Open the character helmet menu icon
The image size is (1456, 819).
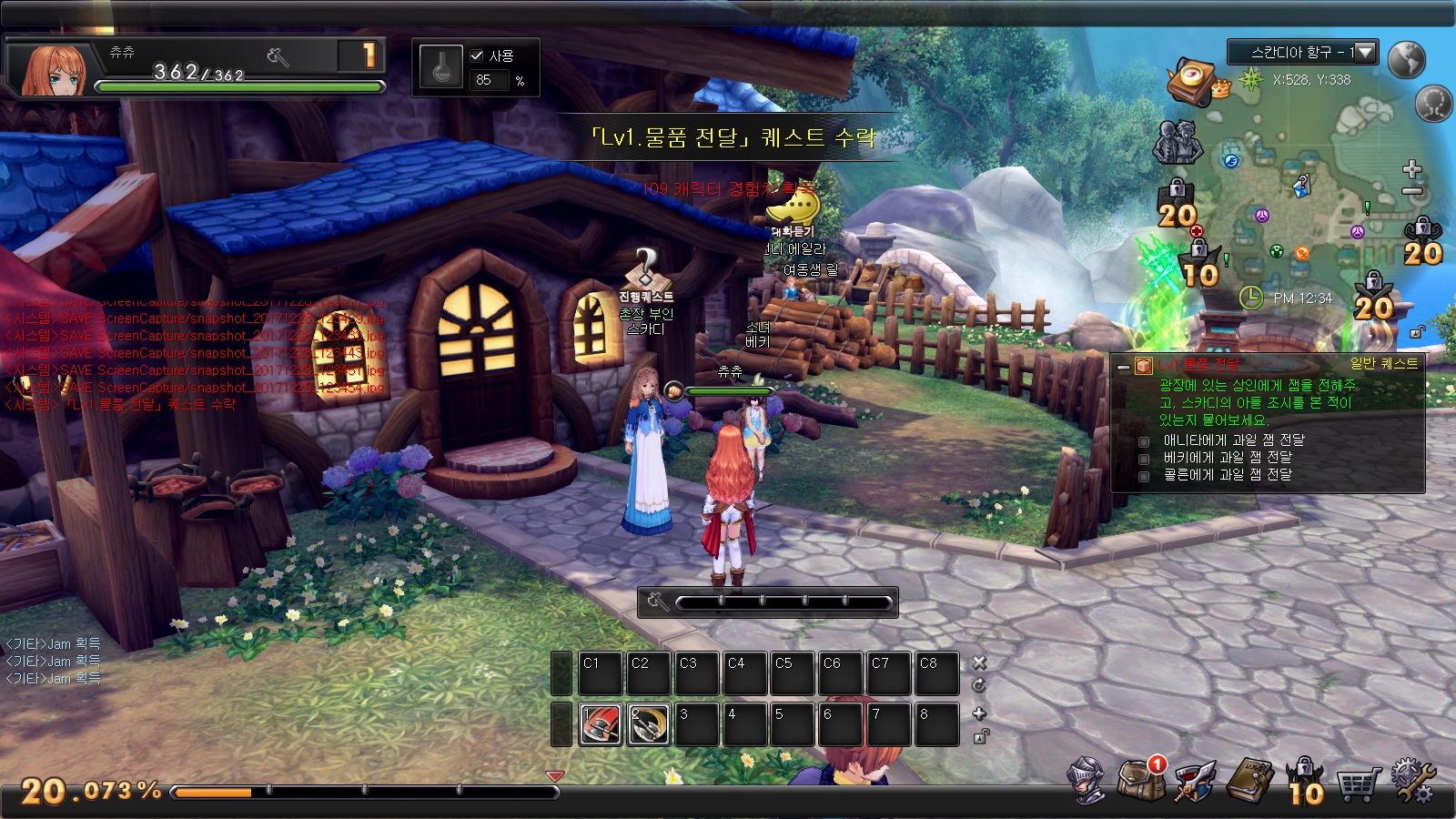point(1087,781)
